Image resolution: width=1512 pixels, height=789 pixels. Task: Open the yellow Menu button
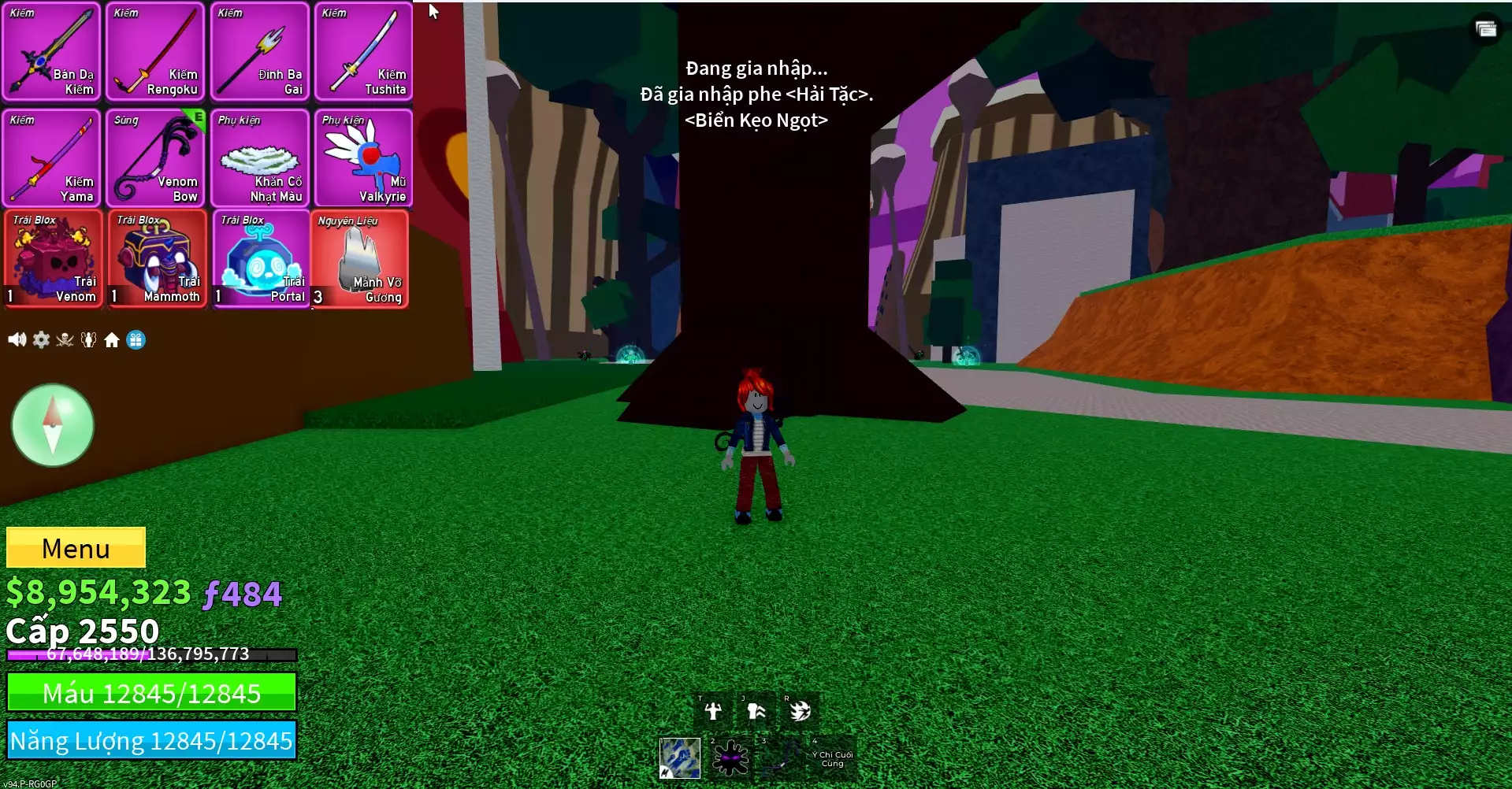(76, 547)
